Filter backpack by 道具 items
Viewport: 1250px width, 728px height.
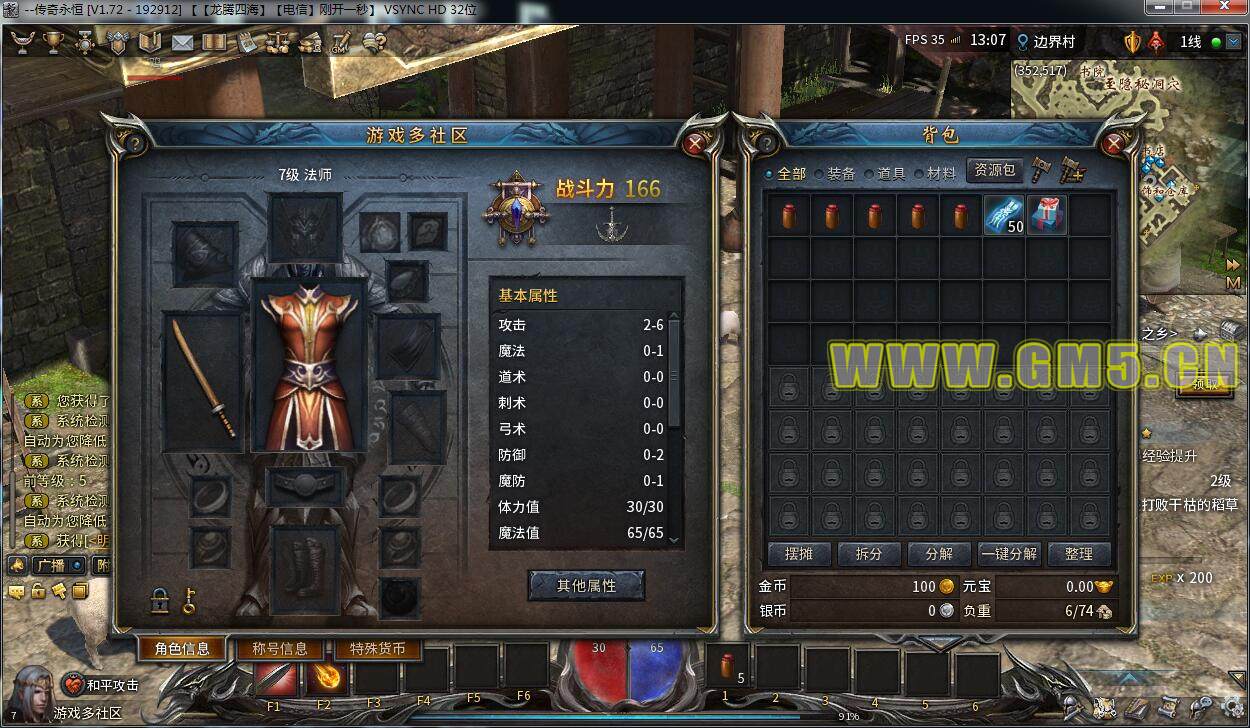click(885, 173)
